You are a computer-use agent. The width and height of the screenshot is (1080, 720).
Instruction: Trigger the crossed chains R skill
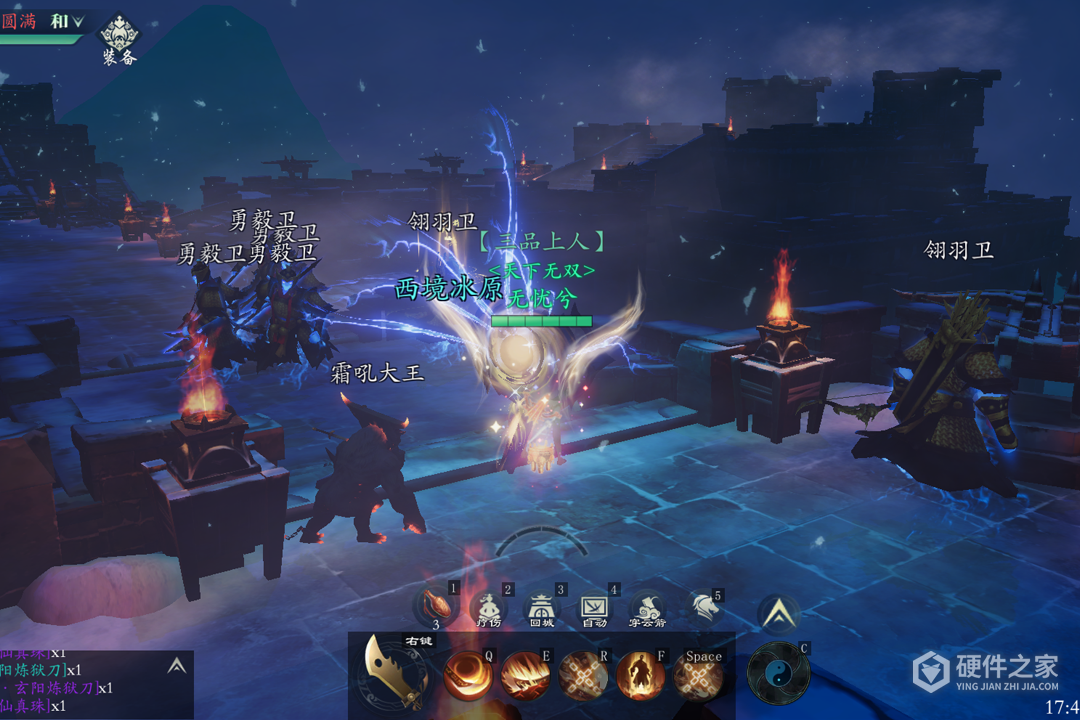tap(582, 675)
